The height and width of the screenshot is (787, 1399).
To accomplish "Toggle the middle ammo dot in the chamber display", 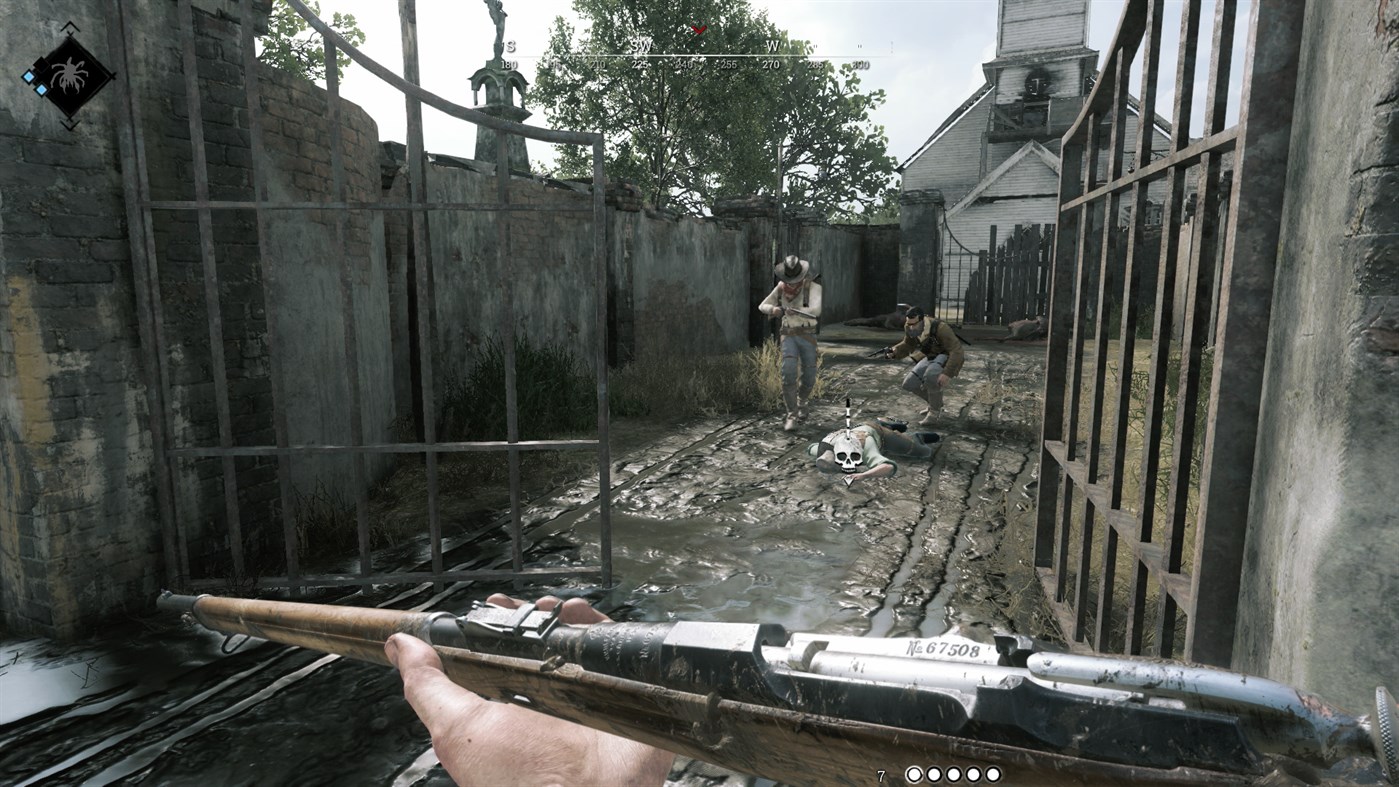I will 954,773.
